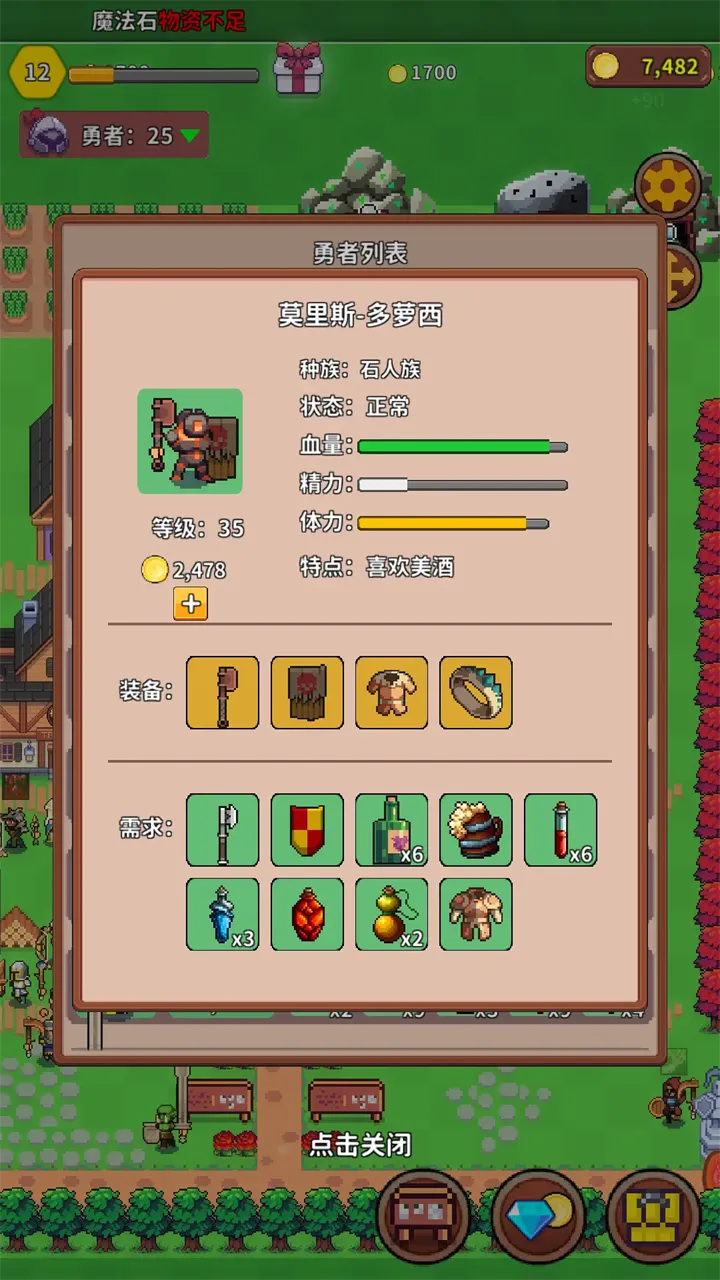Select the green wine bottle need
Image resolution: width=720 pixels, height=1280 pixels.
pos(391,830)
